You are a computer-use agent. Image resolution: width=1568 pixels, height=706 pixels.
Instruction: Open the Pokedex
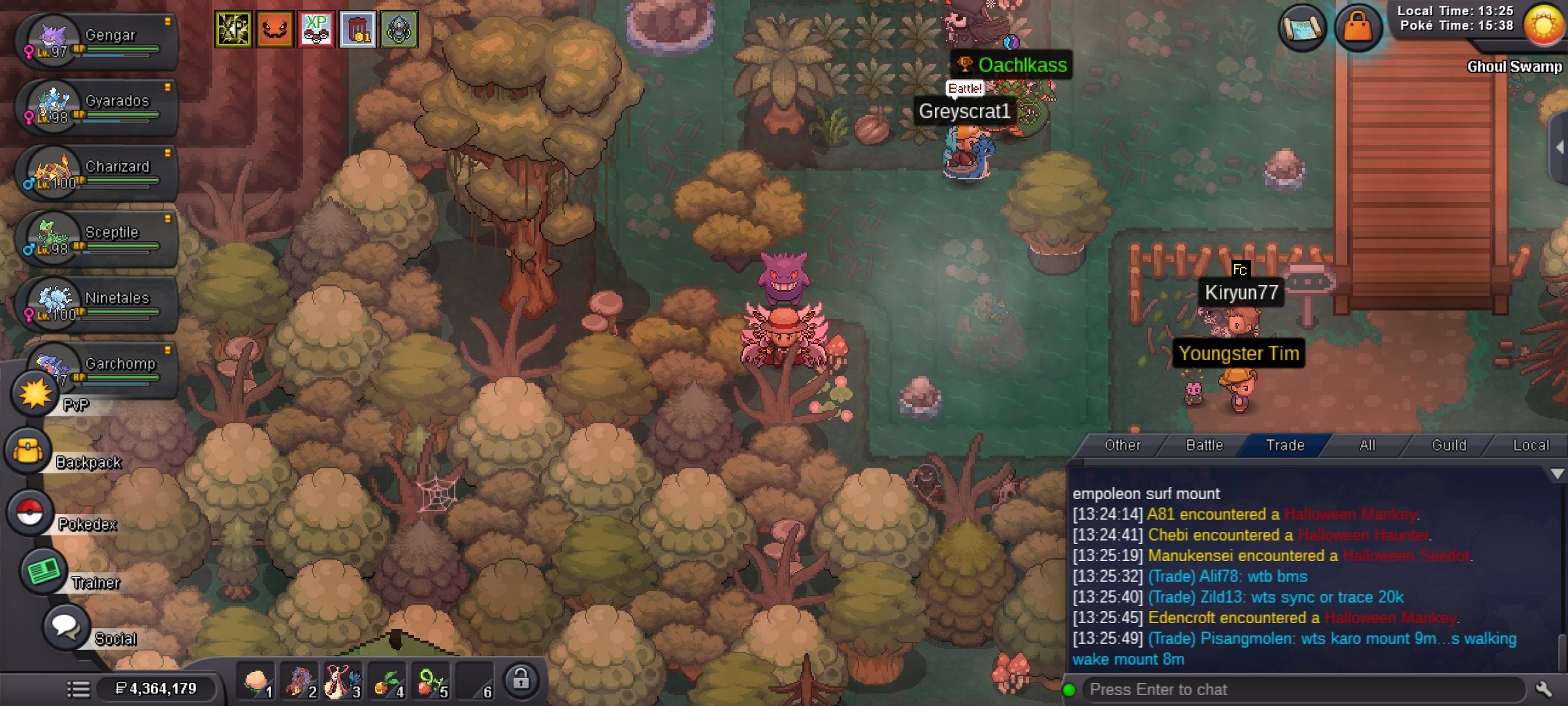click(30, 513)
